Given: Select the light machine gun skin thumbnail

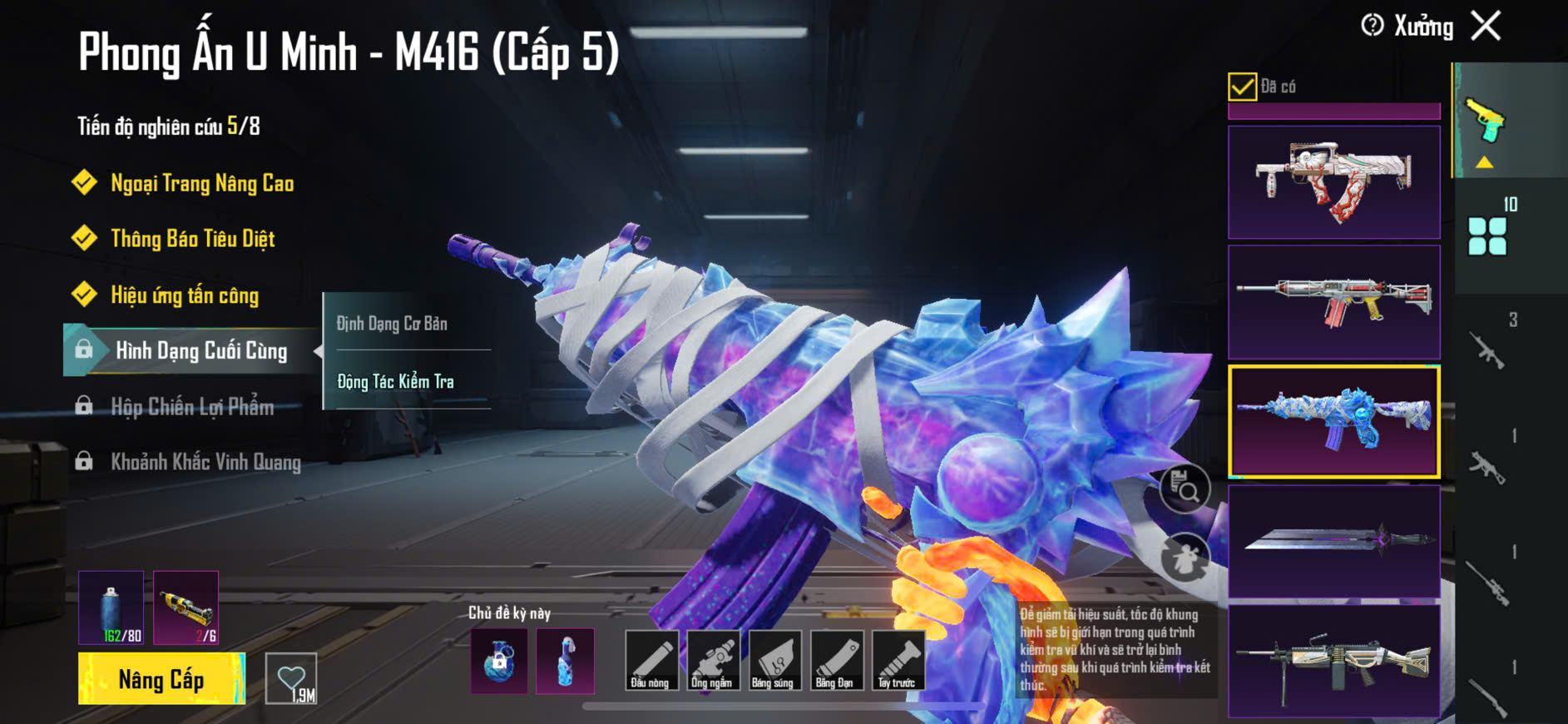Looking at the screenshot, I should pos(1333,661).
